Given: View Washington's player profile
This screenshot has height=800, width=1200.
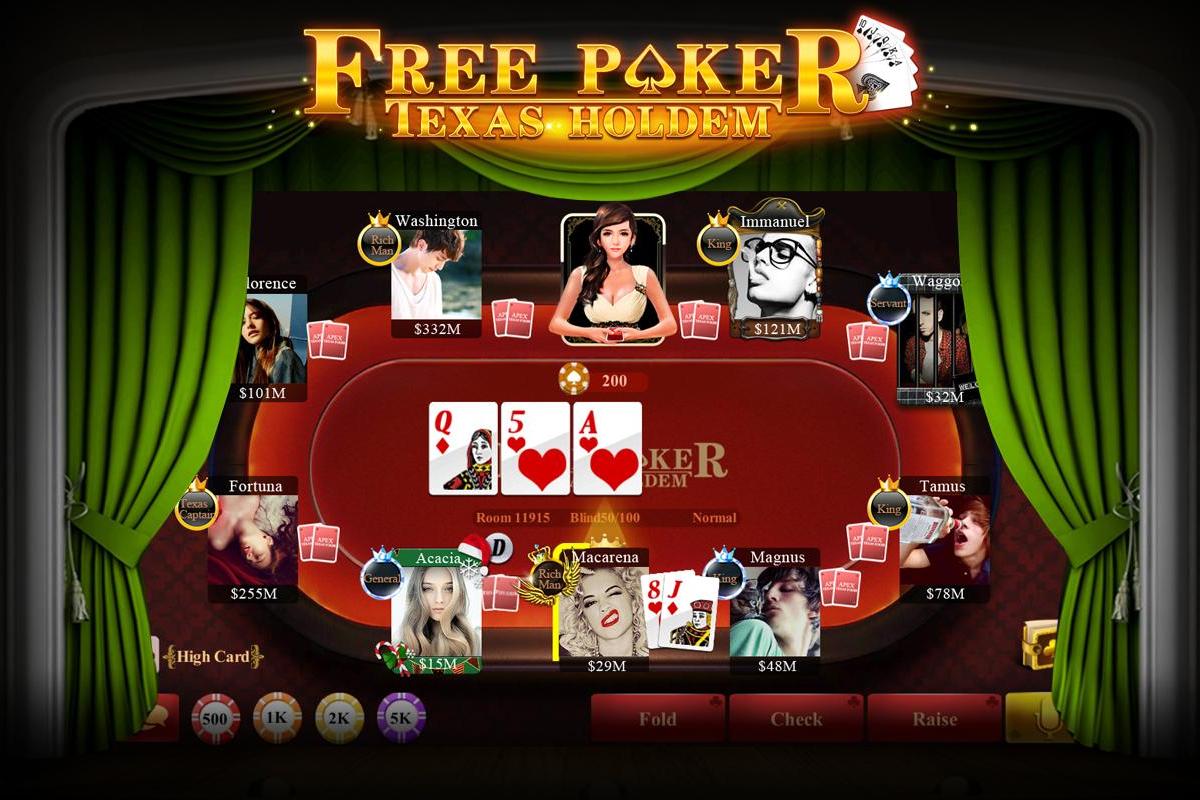Looking at the screenshot, I should click(x=436, y=275).
